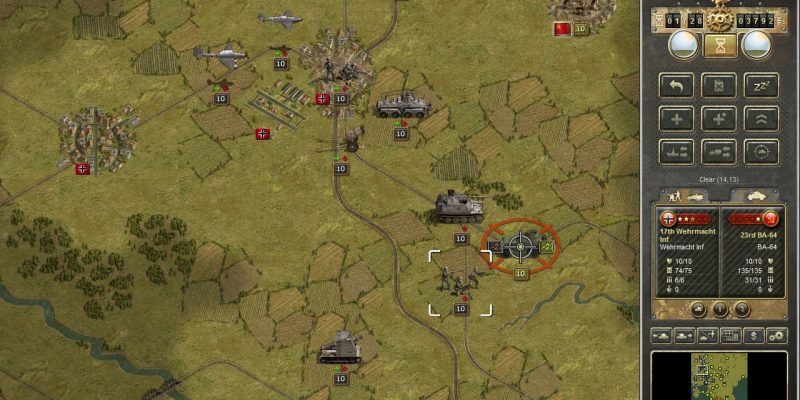Attack the targeted 23rd BA-64 under the crosshair
Screen dimensions: 800x400
point(520,246)
